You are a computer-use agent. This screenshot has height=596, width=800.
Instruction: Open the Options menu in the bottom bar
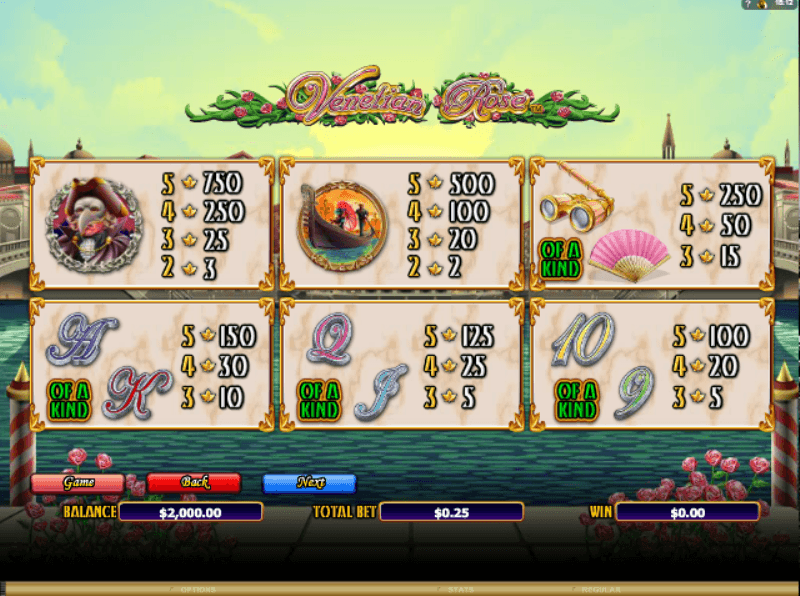[x=199, y=590]
